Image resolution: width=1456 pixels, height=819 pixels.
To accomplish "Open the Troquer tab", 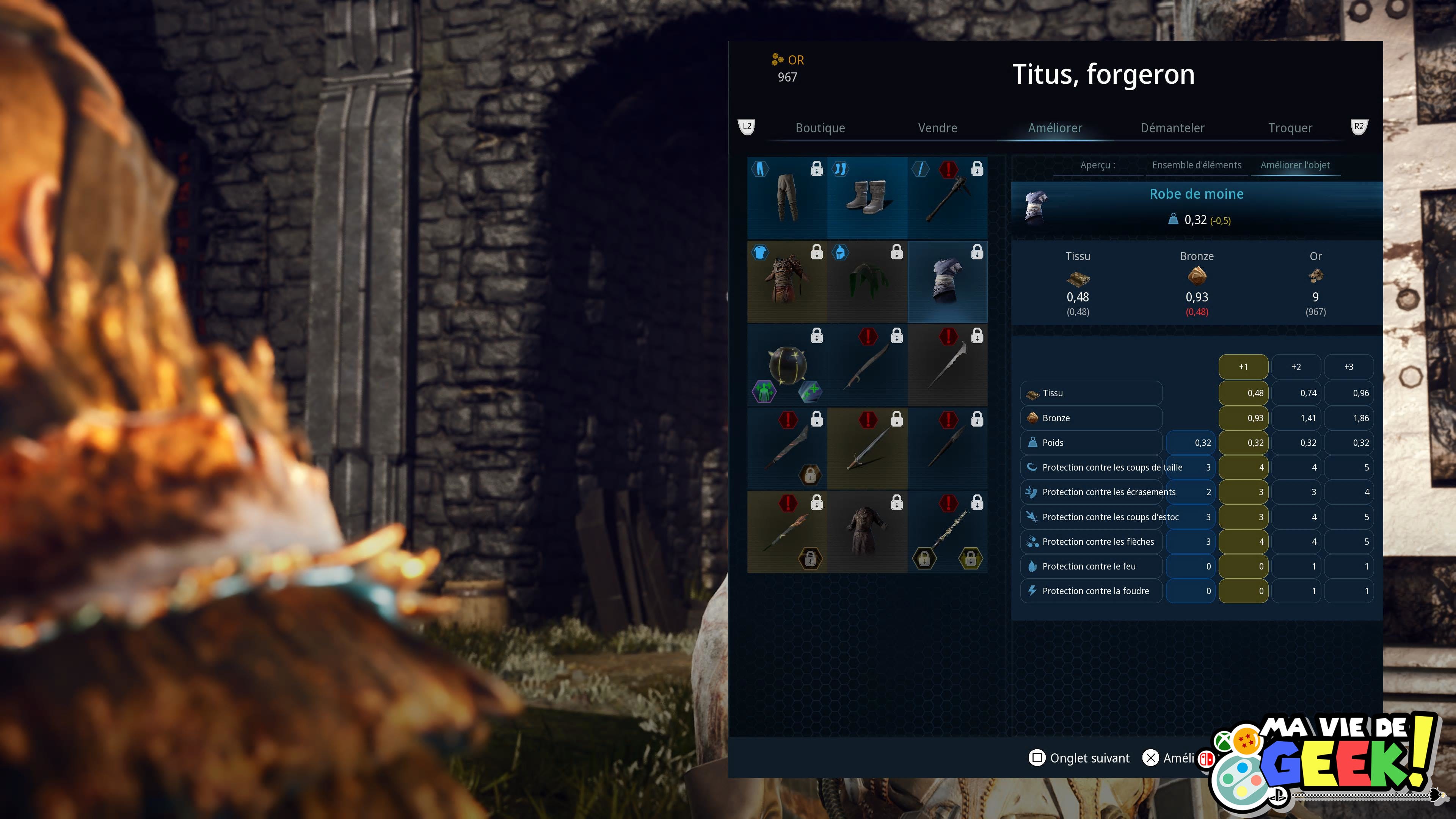I will (x=1290, y=128).
